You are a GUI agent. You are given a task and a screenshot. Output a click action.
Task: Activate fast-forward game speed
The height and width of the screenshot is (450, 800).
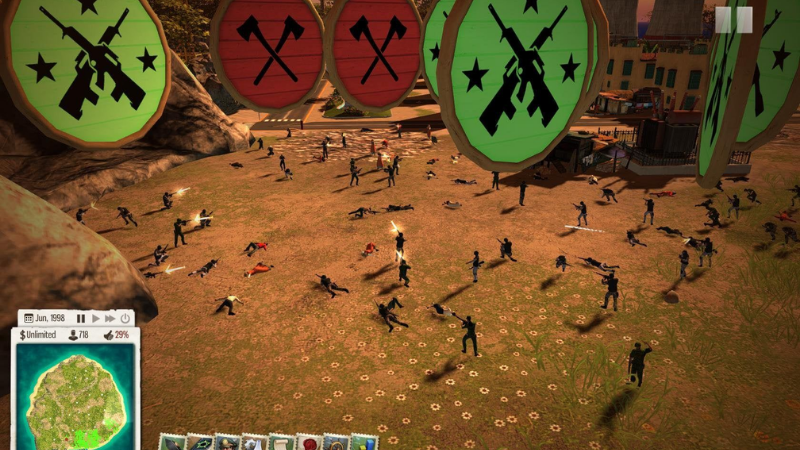(110, 318)
